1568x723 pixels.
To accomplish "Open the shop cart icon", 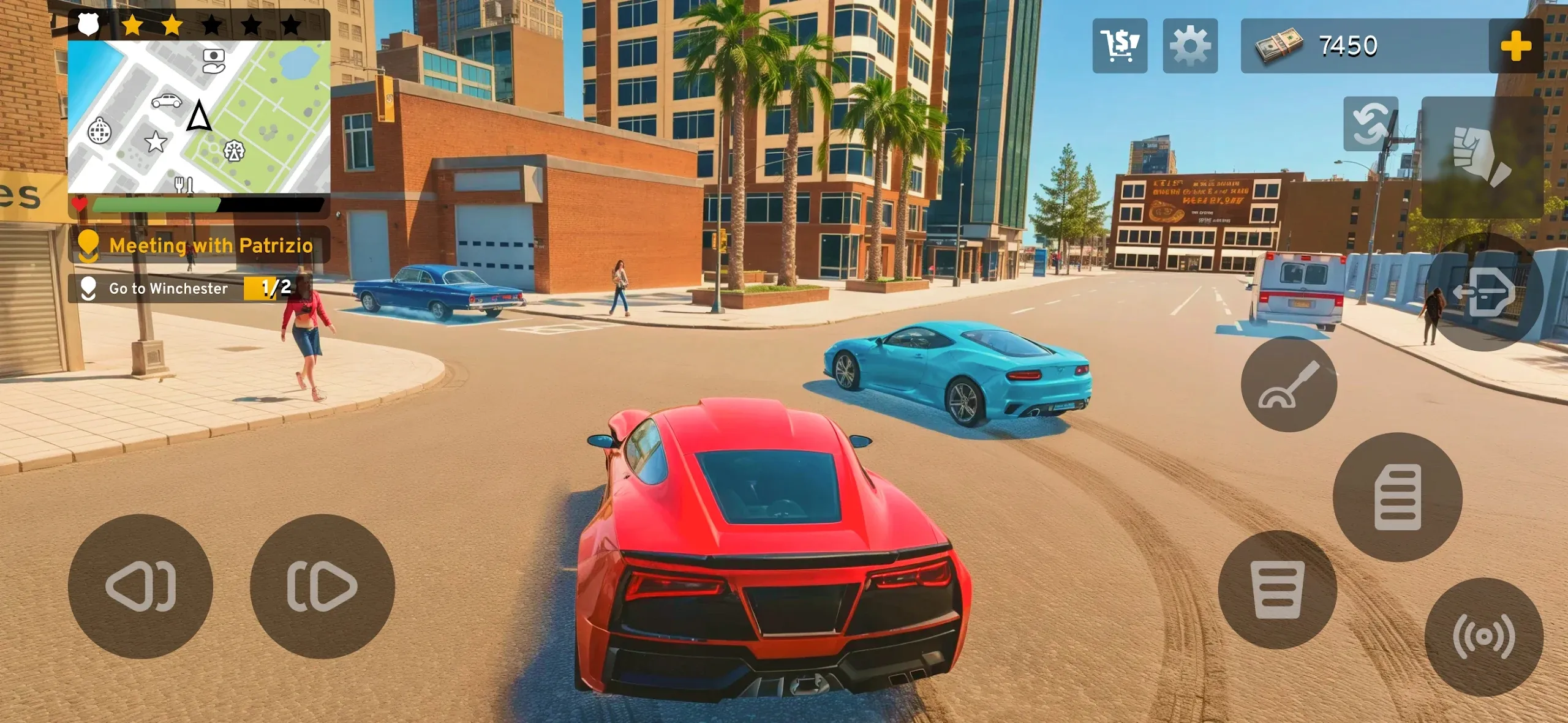I will (1120, 46).
